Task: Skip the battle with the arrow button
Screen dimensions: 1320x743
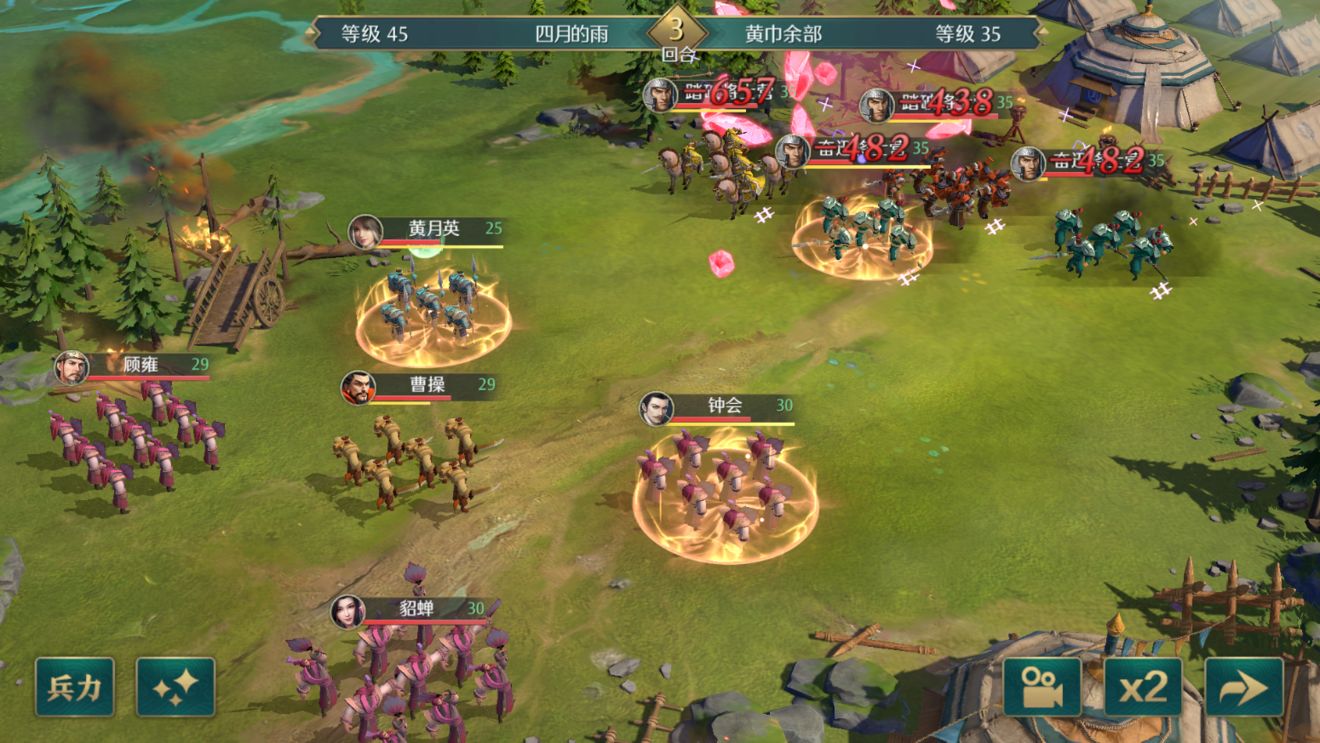Action: pos(1244,686)
